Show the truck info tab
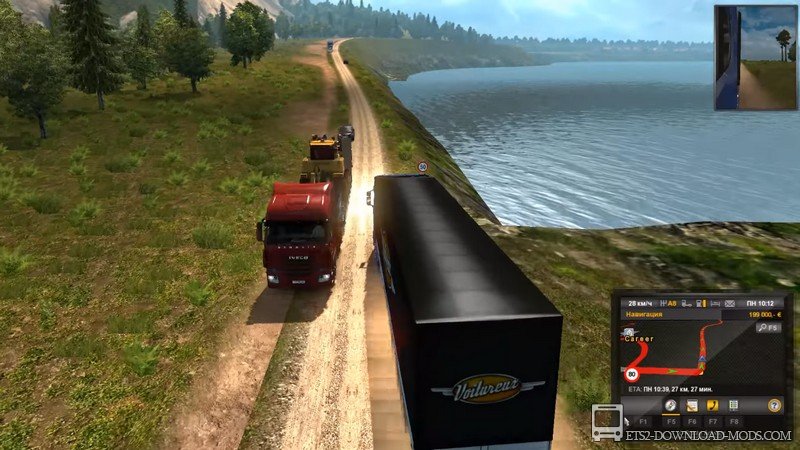800x450 pixels. click(733, 405)
